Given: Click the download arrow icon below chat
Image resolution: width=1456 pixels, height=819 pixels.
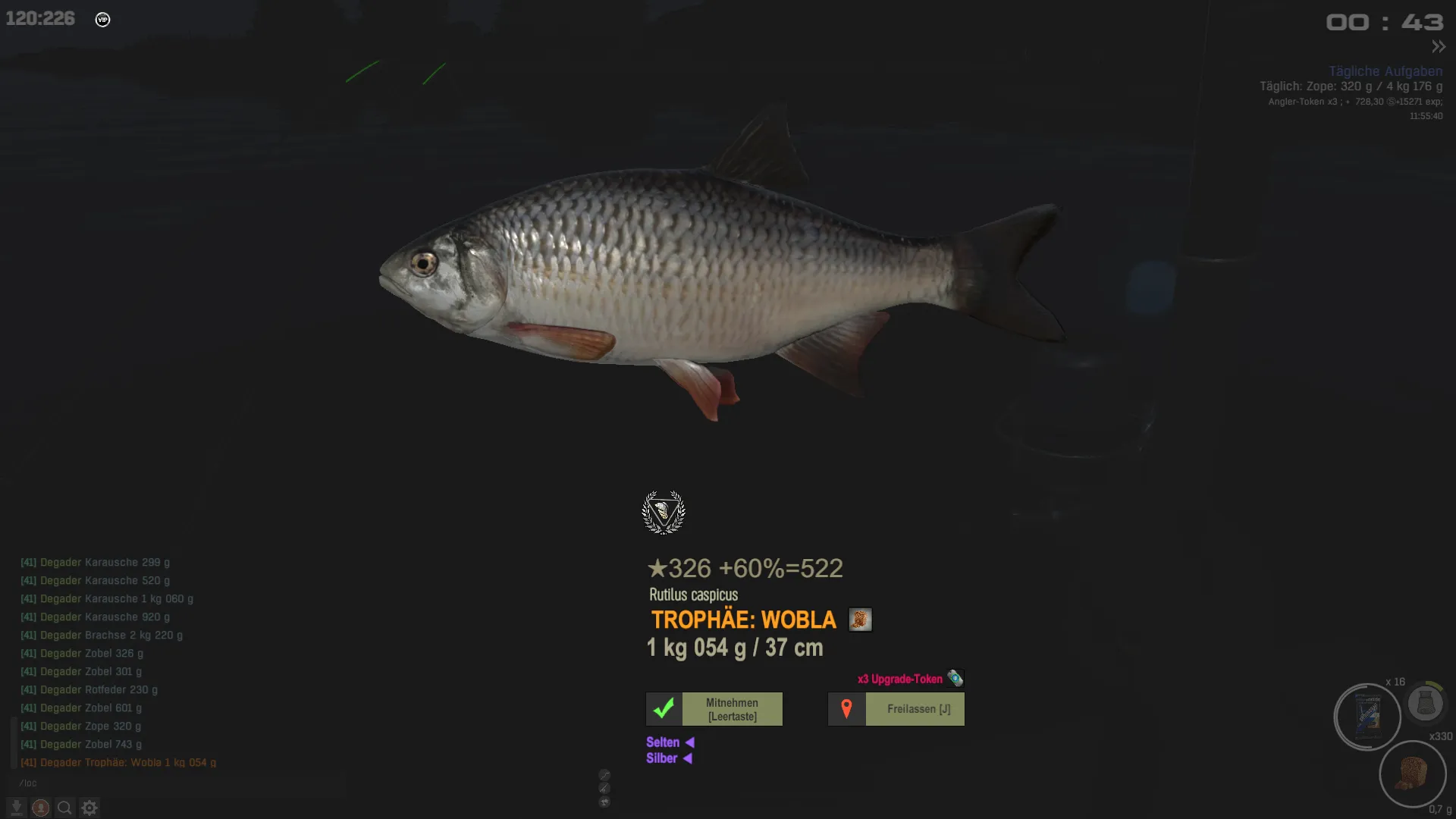Looking at the screenshot, I should tap(16, 808).
